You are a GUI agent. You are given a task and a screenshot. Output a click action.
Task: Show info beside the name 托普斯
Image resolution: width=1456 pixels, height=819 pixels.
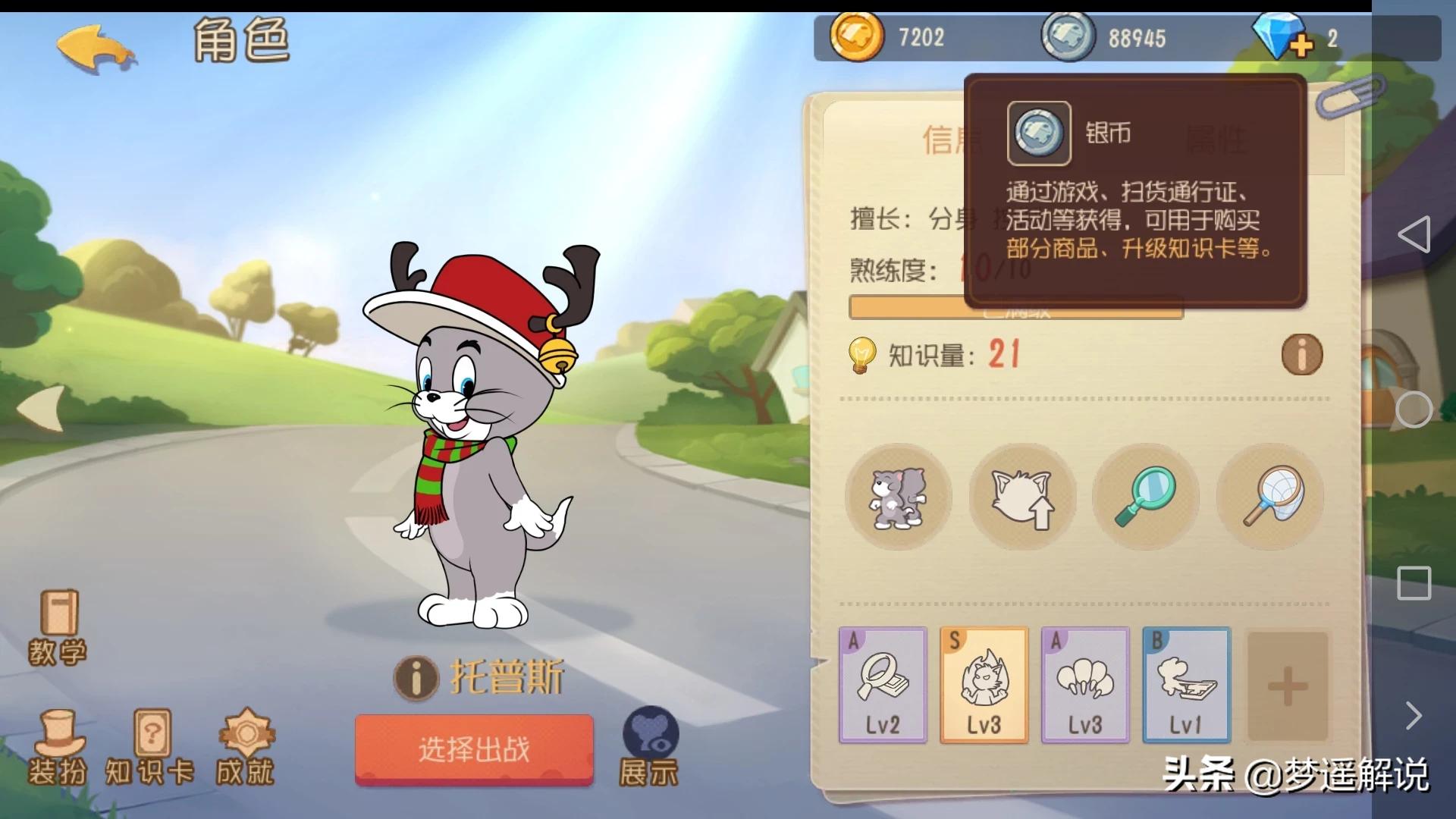(x=416, y=677)
